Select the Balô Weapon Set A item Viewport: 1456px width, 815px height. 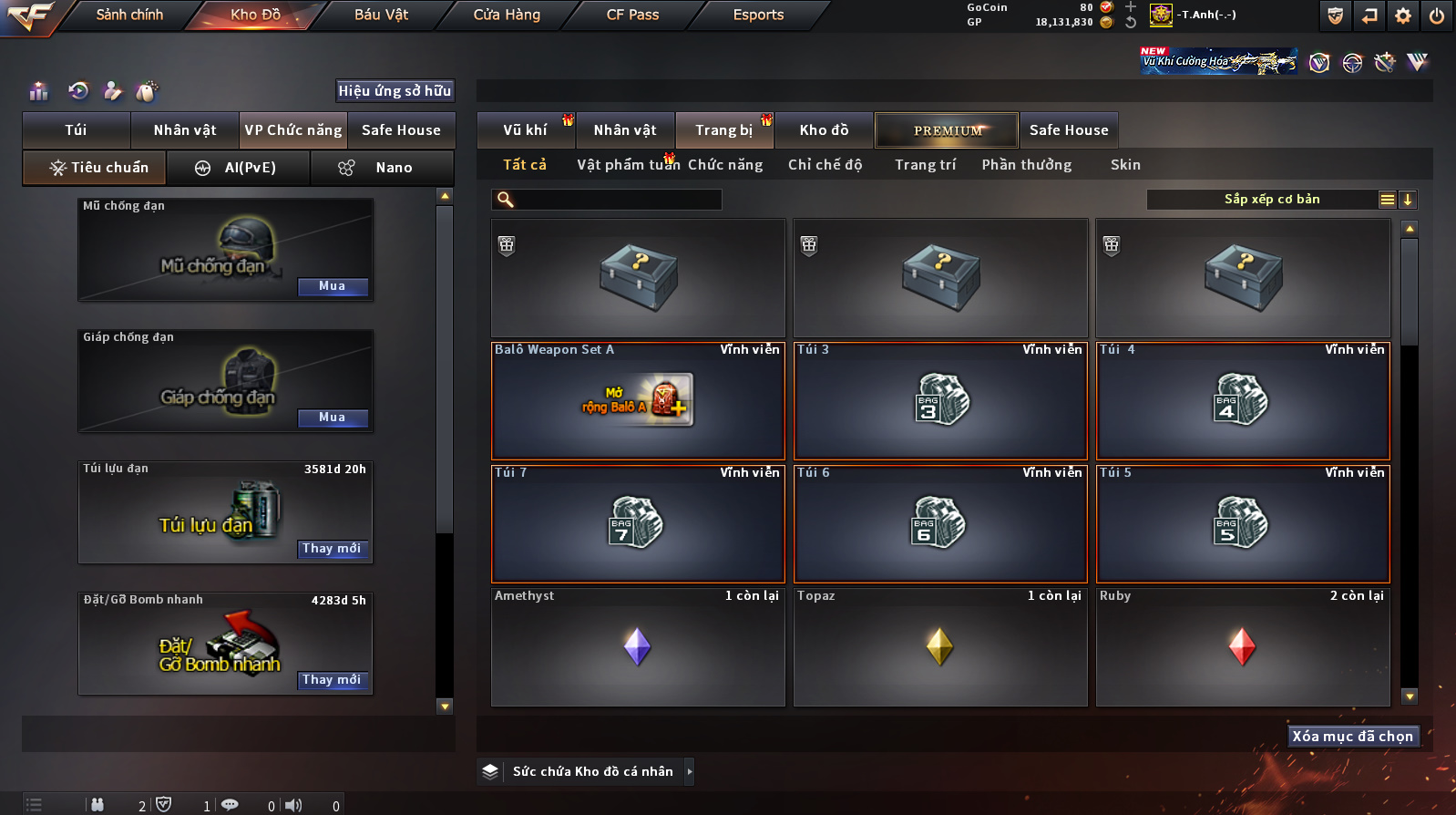[638, 400]
